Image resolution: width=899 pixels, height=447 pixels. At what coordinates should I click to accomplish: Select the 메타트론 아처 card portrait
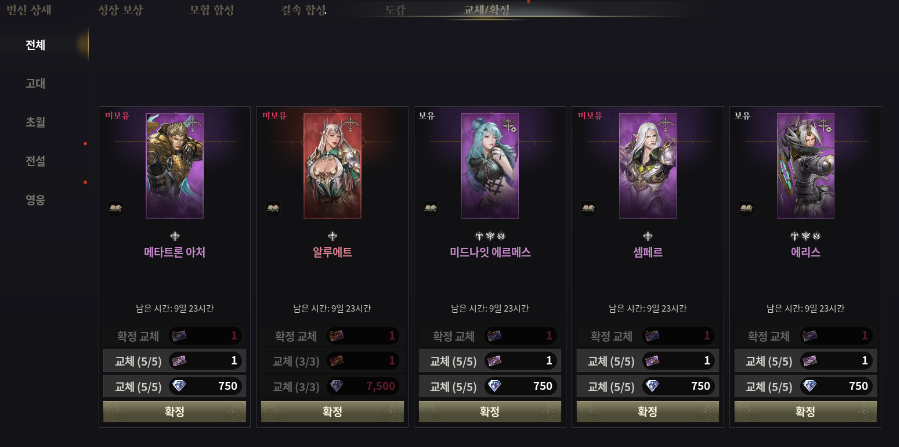(174, 165)
